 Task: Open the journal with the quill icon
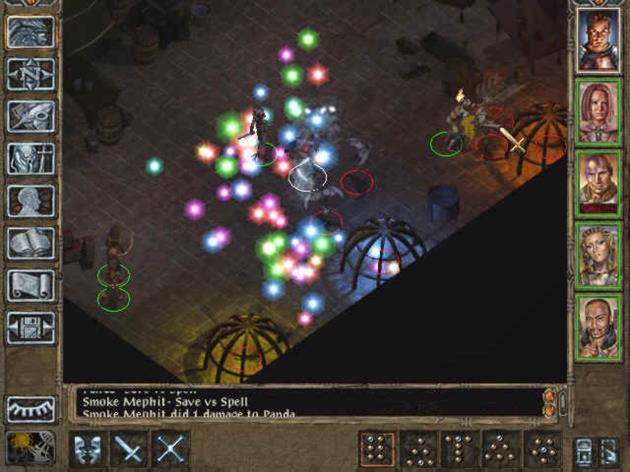(31, 116)
